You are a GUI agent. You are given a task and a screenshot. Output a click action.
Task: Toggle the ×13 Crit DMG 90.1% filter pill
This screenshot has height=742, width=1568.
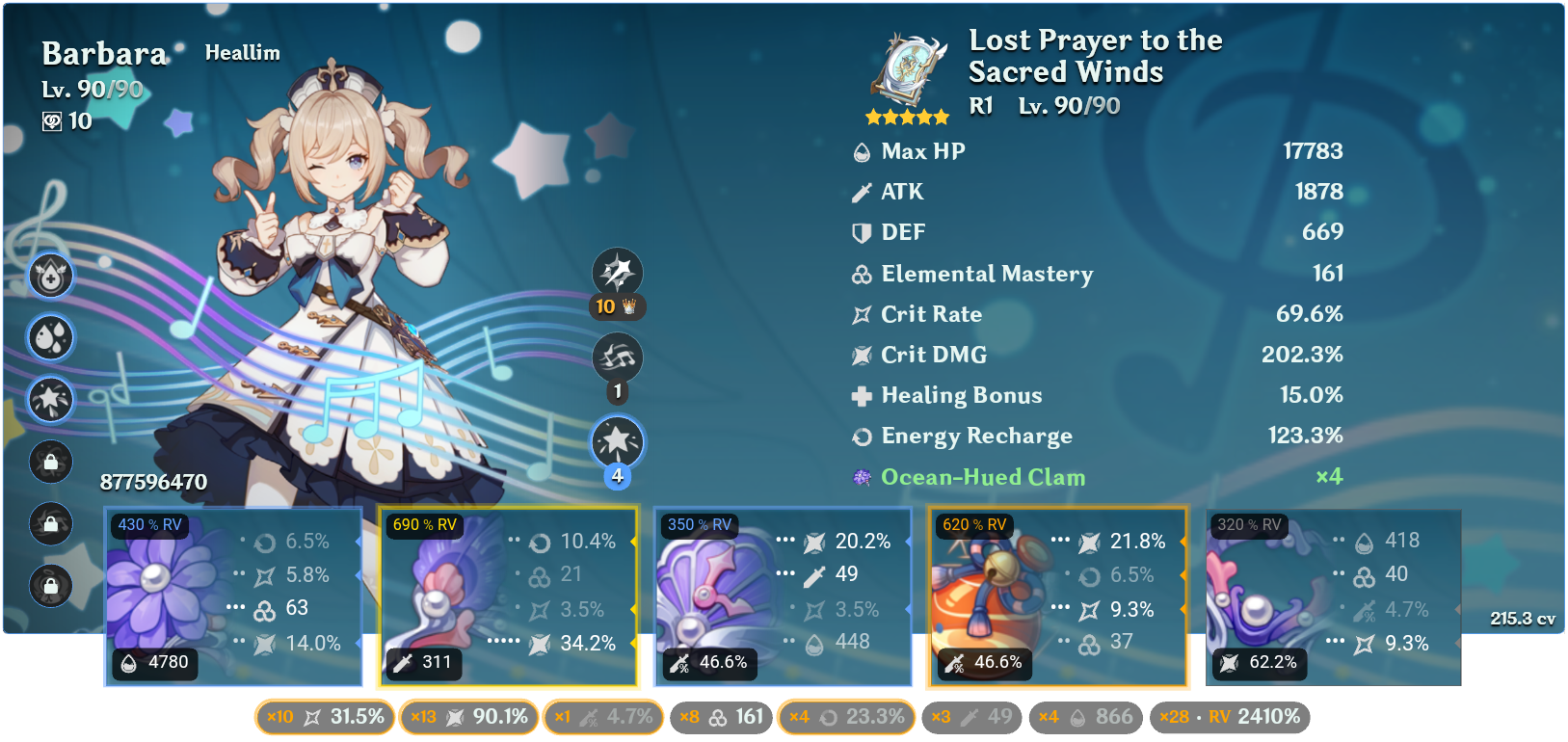point(468,717)
